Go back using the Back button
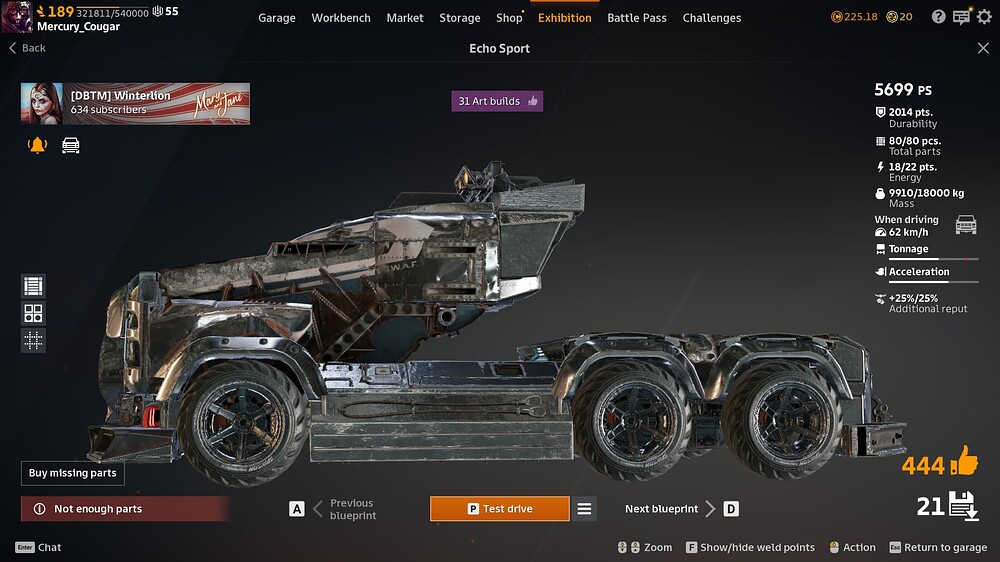This screenshot has height=562, width=1000. click(28, 48)
